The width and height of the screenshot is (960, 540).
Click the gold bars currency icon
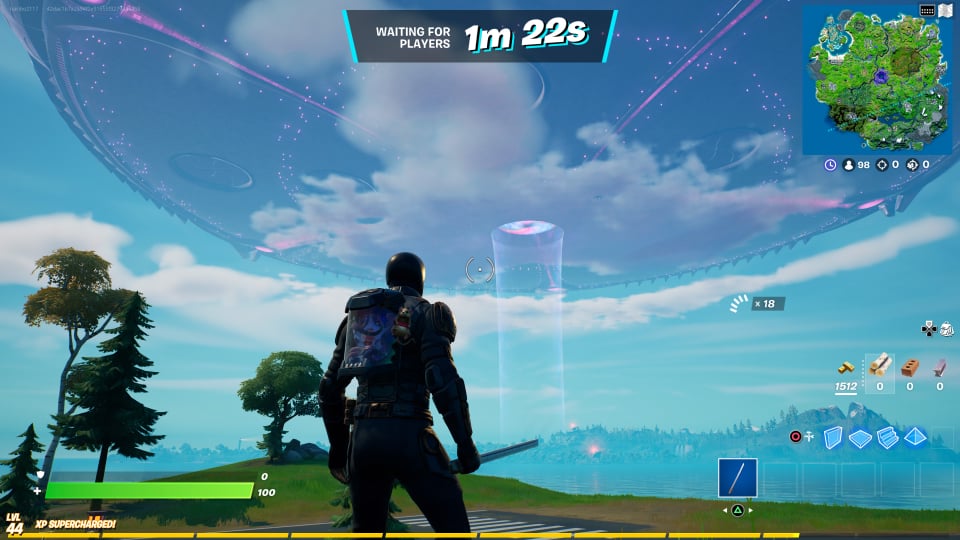point(845,367)
